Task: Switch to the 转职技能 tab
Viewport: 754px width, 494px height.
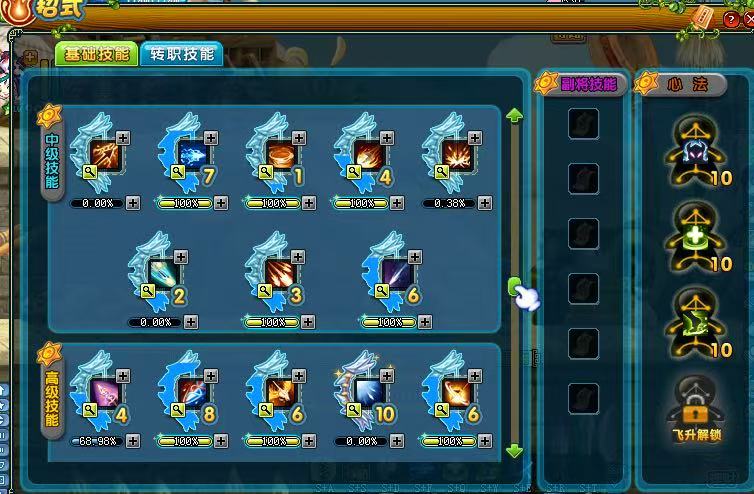Action: pos(182,55)
